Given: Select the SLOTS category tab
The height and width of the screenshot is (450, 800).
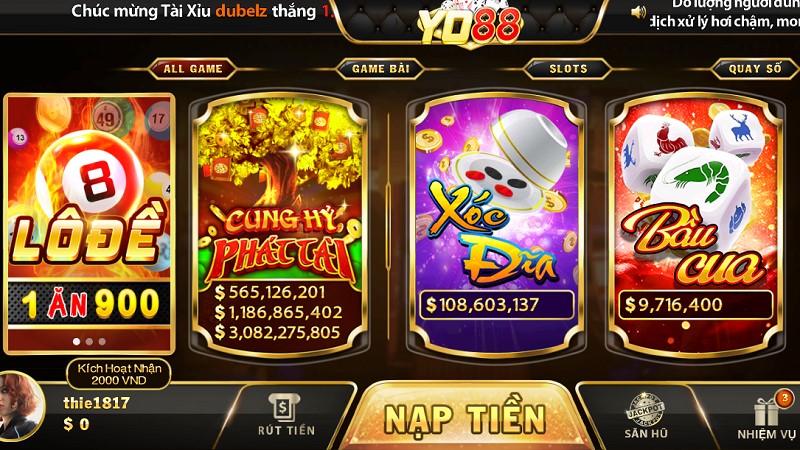Looking at the screenshot, I should tap(568, 69).
